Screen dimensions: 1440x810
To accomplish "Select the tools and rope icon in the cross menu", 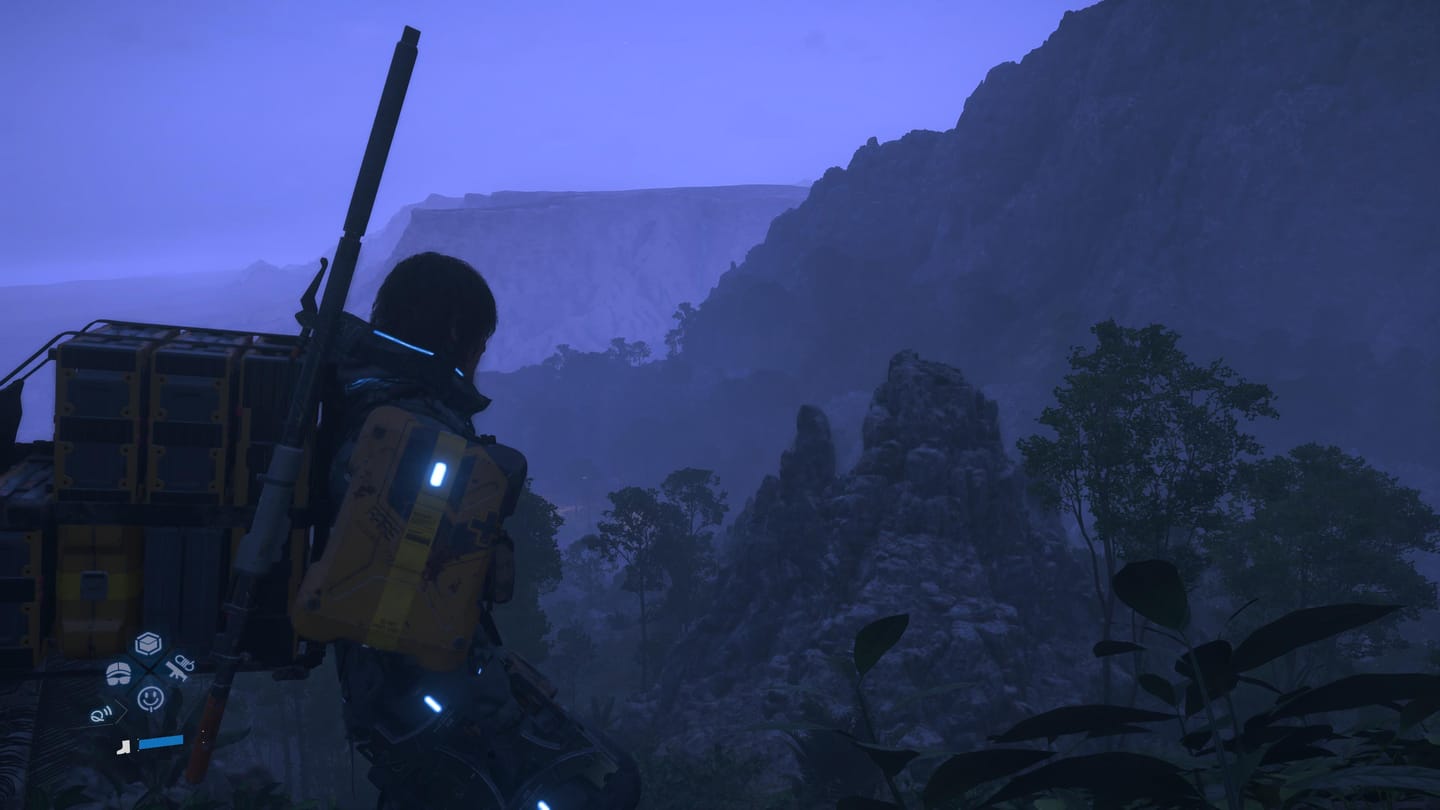I will 180,667.
